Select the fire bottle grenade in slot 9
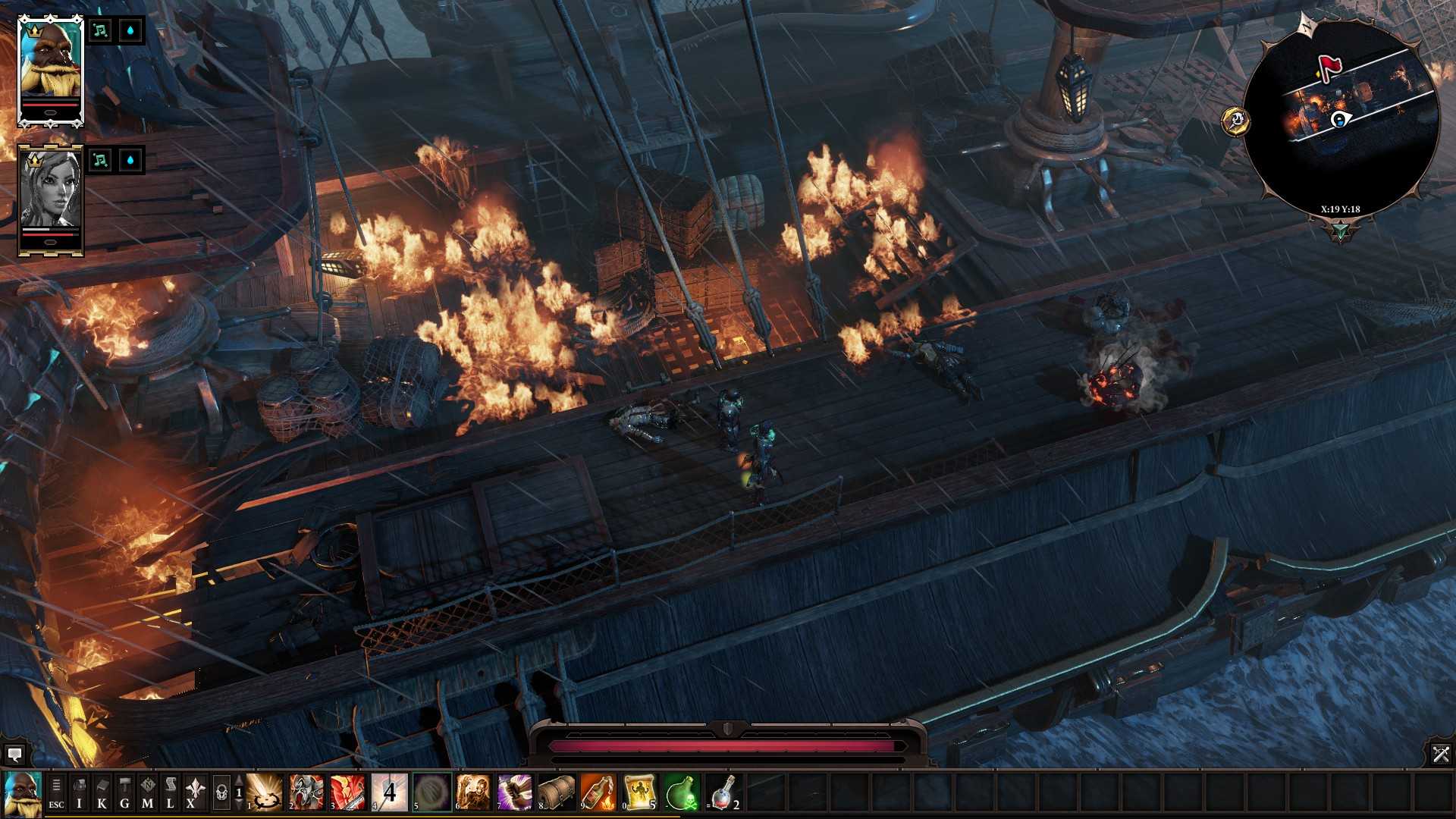1456x819 pixels. pyautogui.click(x=598, y=793)
